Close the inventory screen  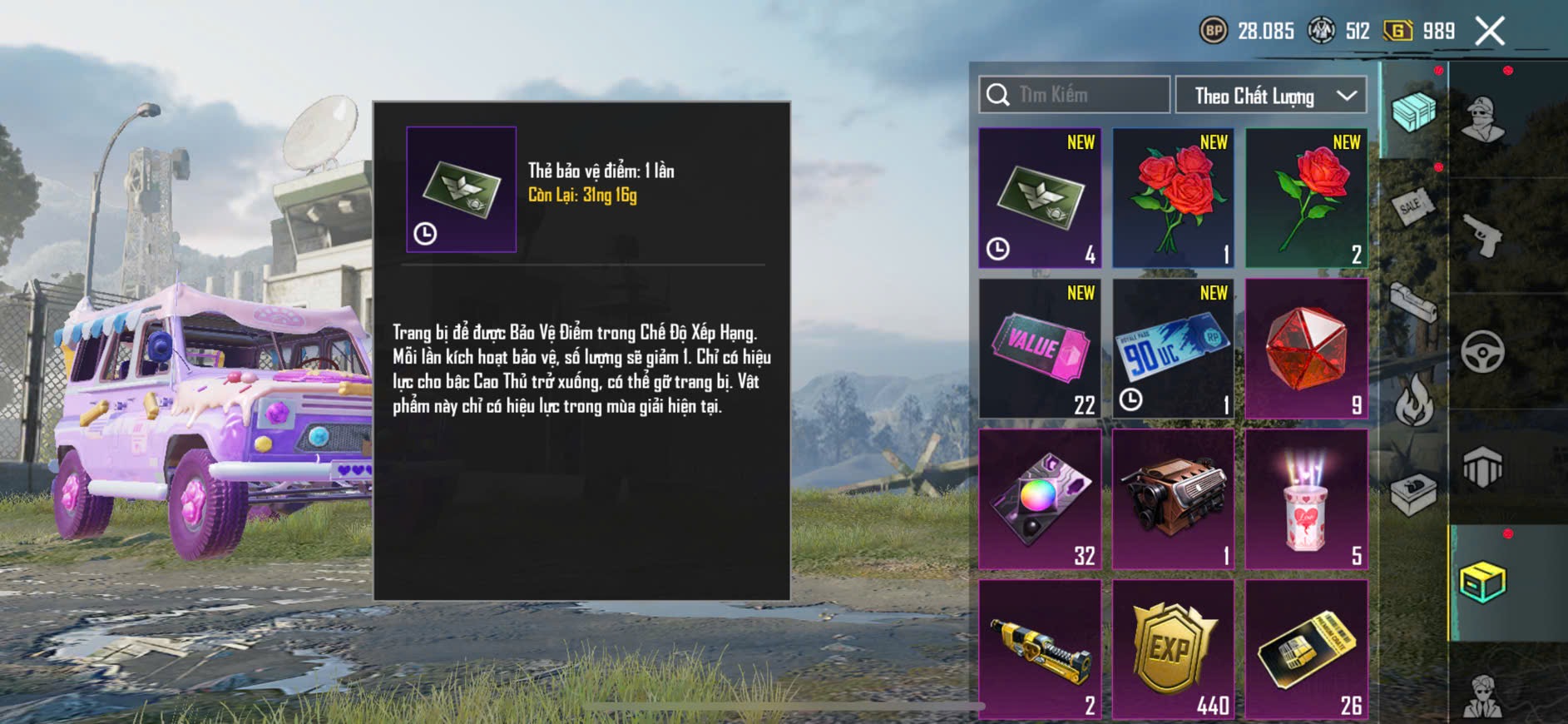[1490, 32]
